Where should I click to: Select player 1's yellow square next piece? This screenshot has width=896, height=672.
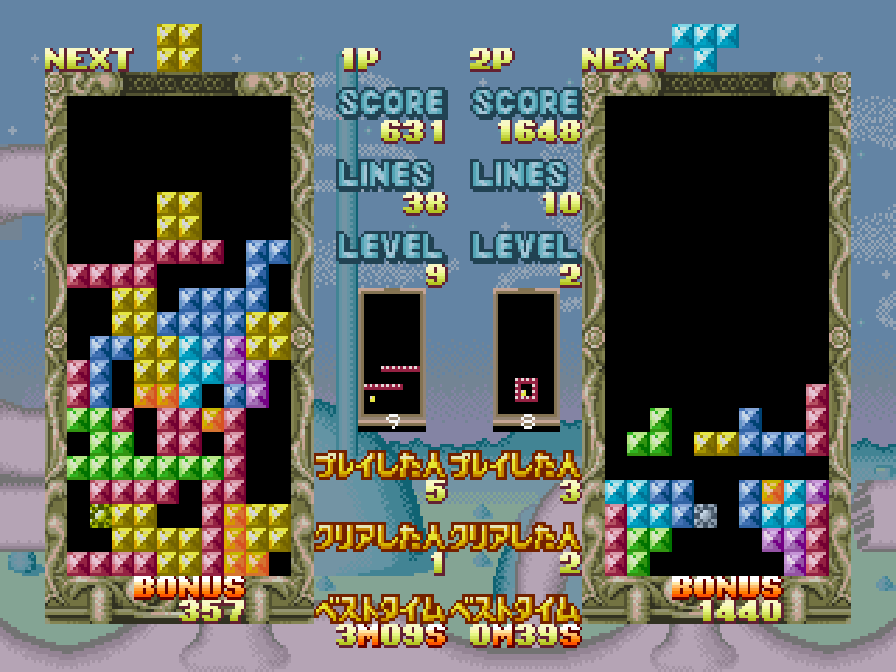[x=179, y=47]
